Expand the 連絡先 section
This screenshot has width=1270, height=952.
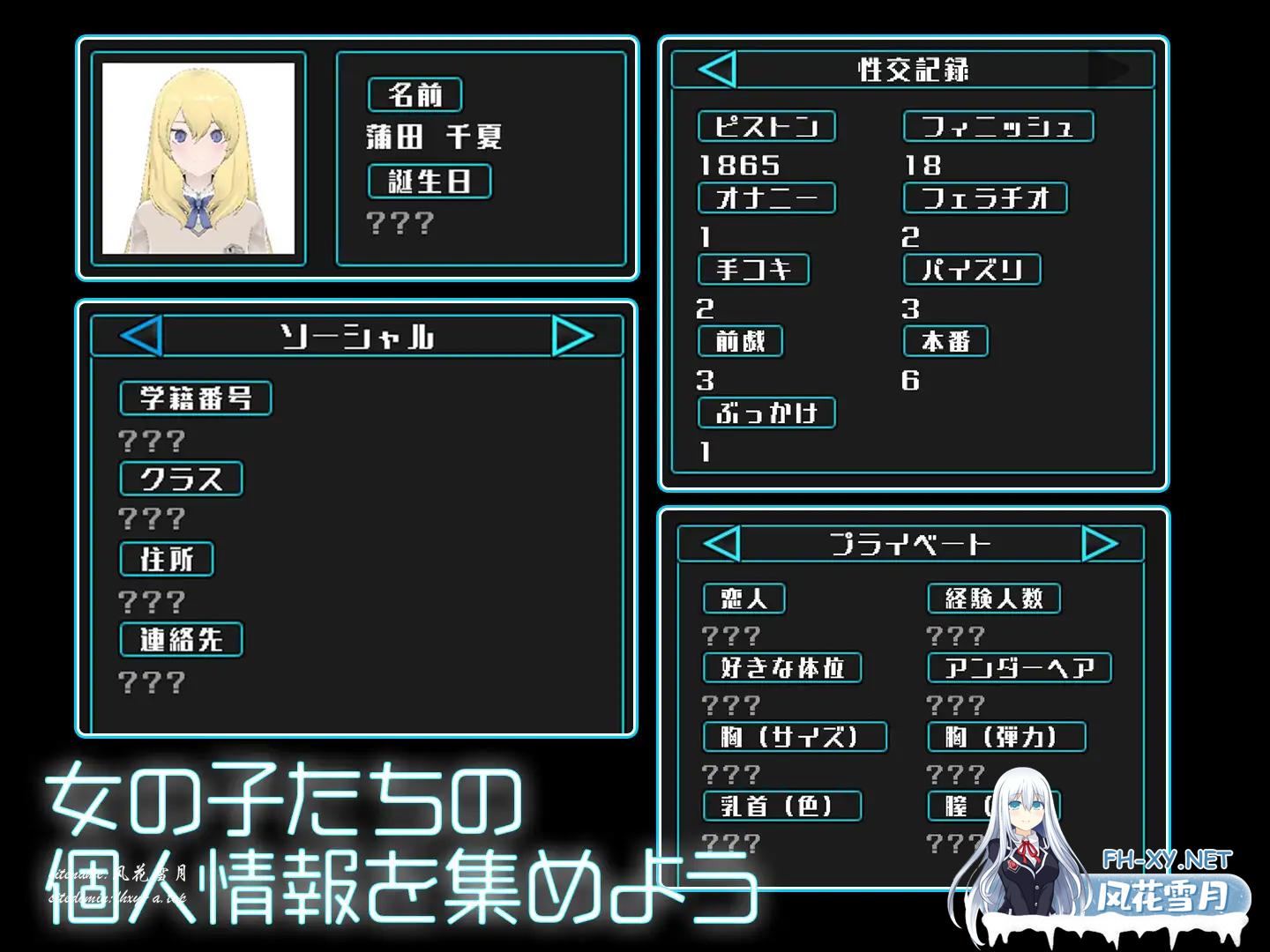[x=181, y=640]
